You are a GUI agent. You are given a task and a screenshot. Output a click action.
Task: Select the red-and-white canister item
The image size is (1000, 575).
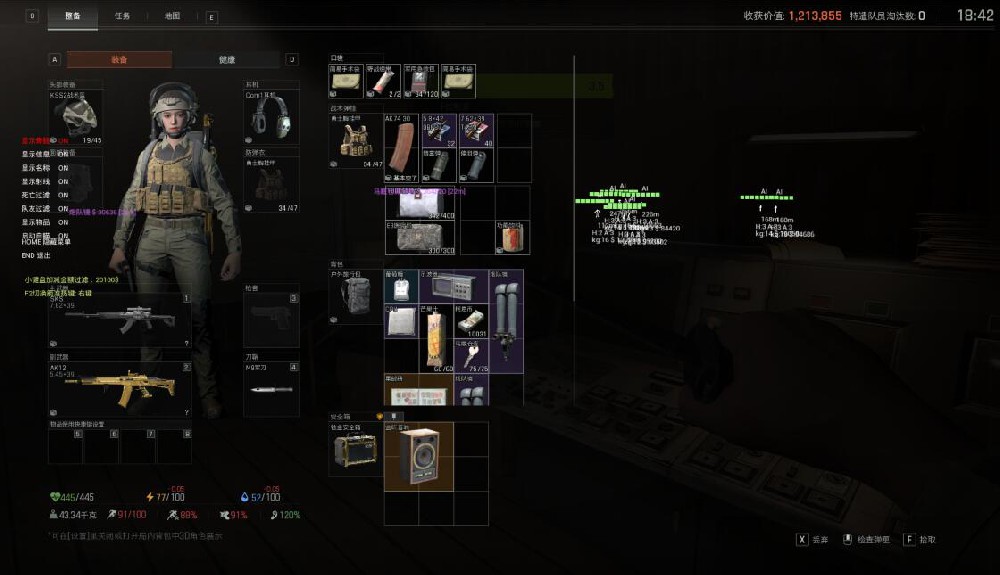point(512,238)
